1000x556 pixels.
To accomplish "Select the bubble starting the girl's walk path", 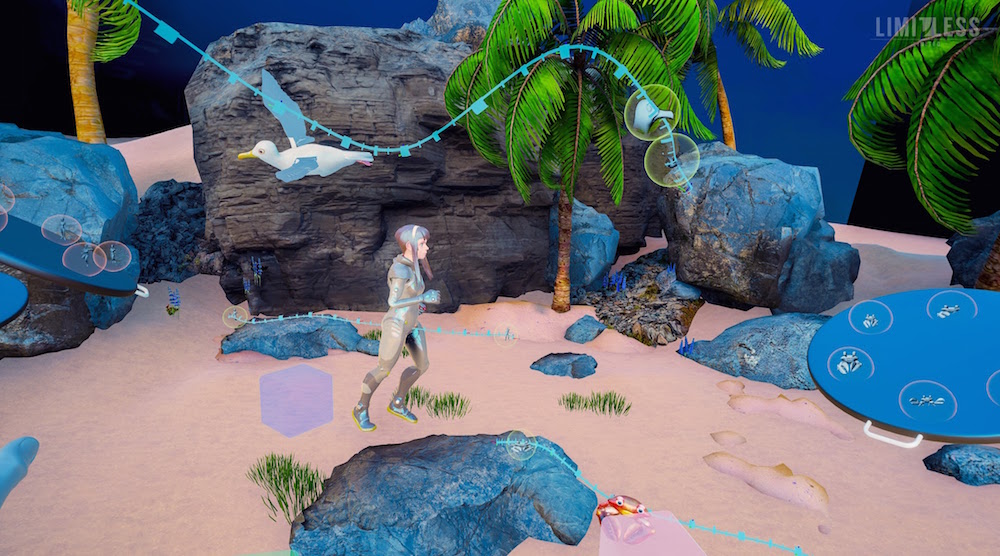I will (x=235, y=318).
